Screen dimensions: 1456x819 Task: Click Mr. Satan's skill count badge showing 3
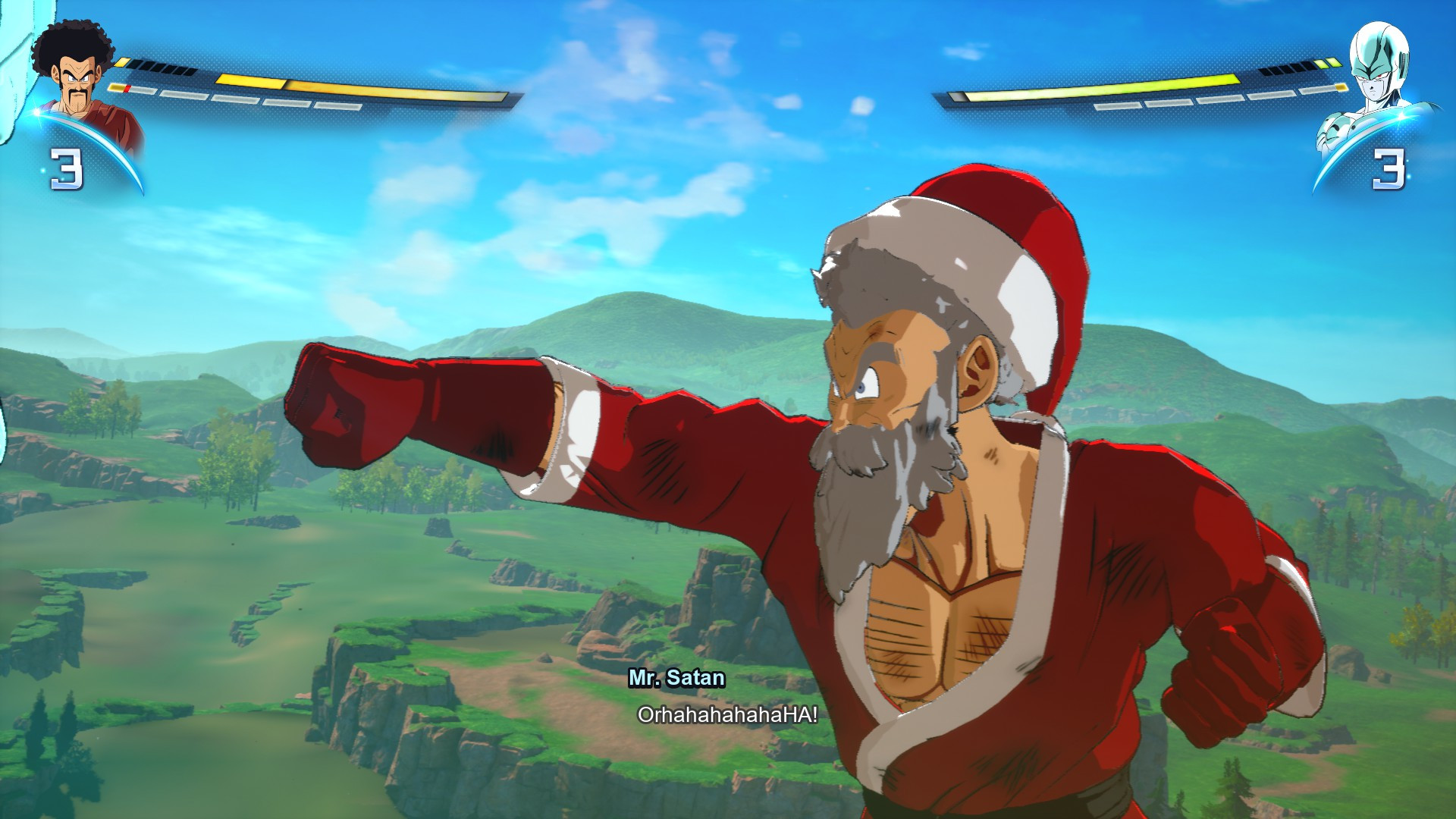pyautogui.click(x=67, y=168)
